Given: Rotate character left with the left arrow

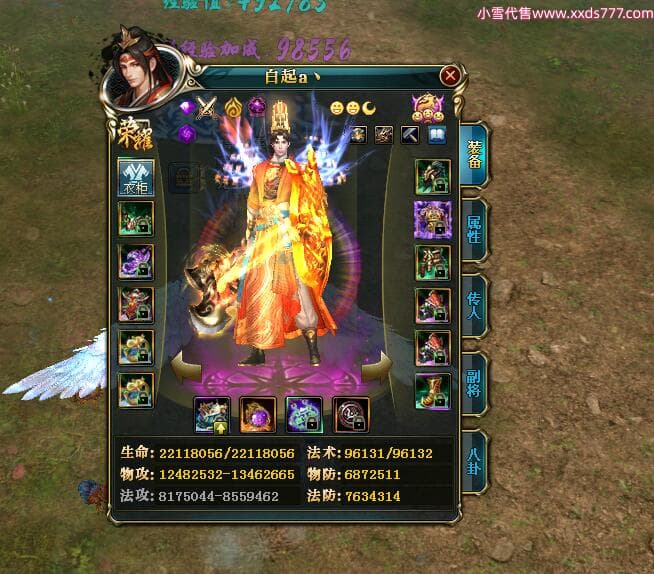Looking at the screenshot, I should (187, 366).
